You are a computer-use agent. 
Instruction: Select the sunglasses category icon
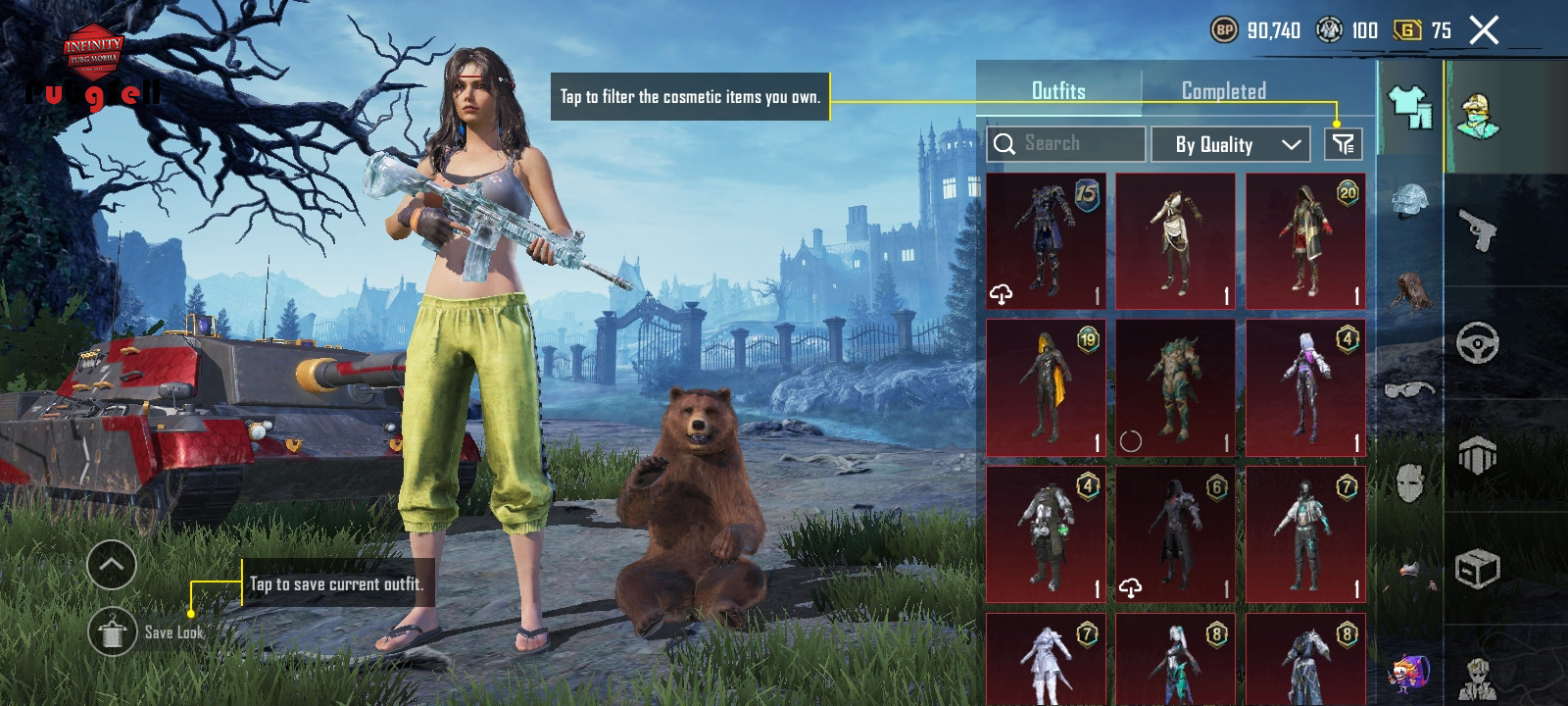1409,390
